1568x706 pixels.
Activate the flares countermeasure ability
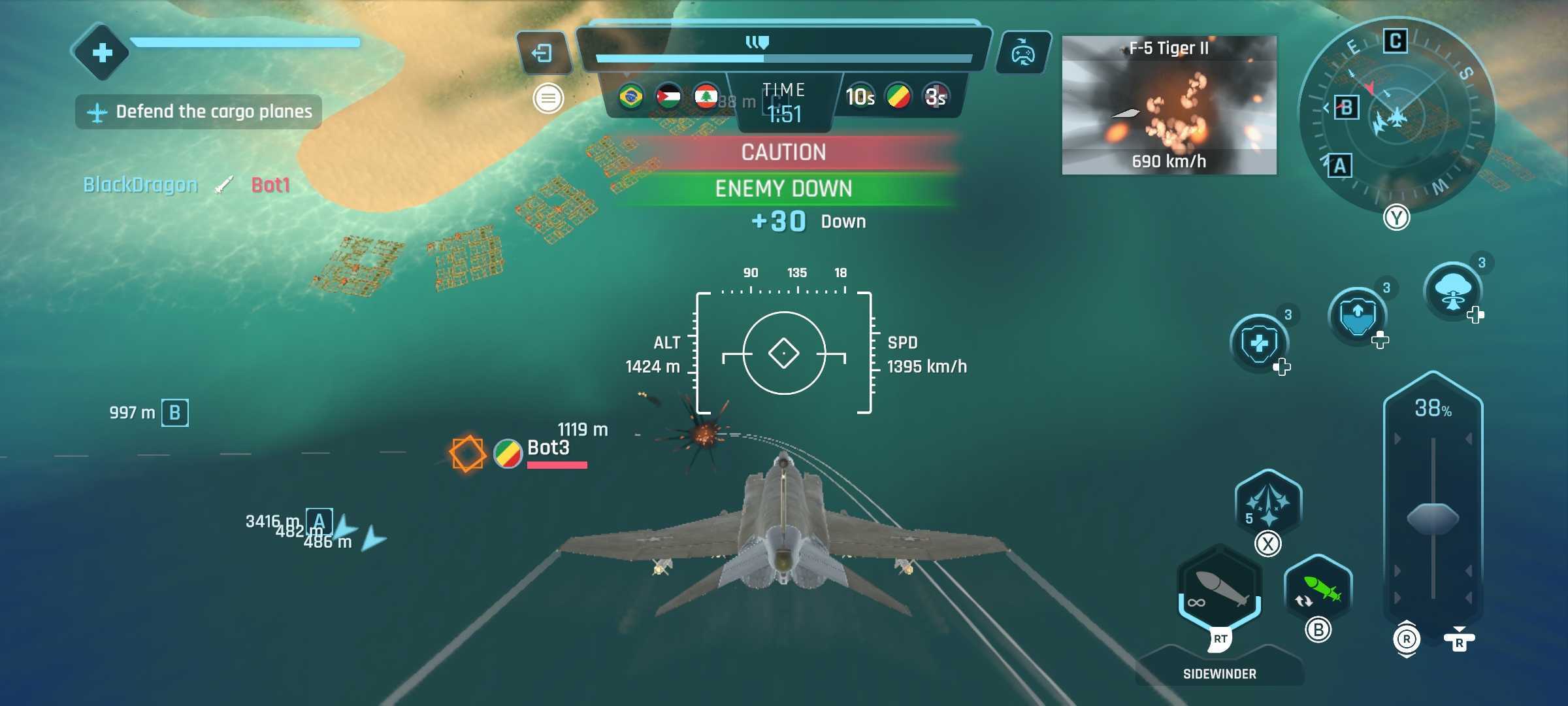[1267, 503]
